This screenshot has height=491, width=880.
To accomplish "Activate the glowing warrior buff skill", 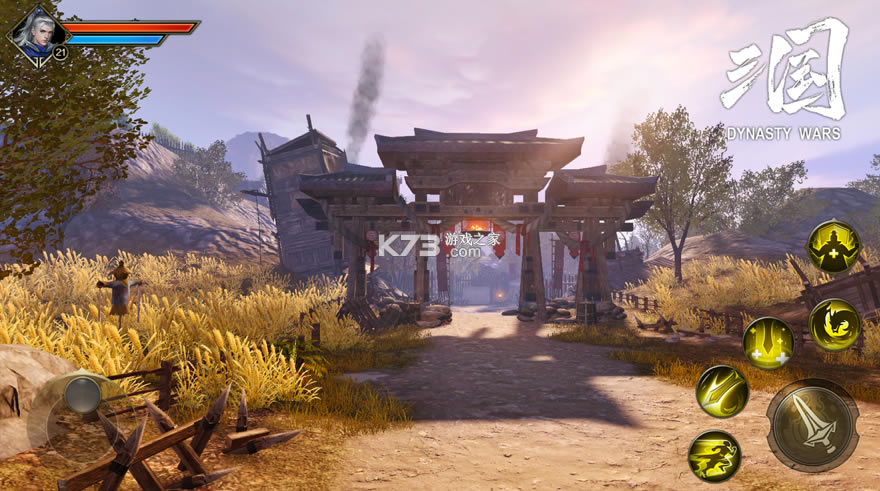I will [x=833, y=246].
